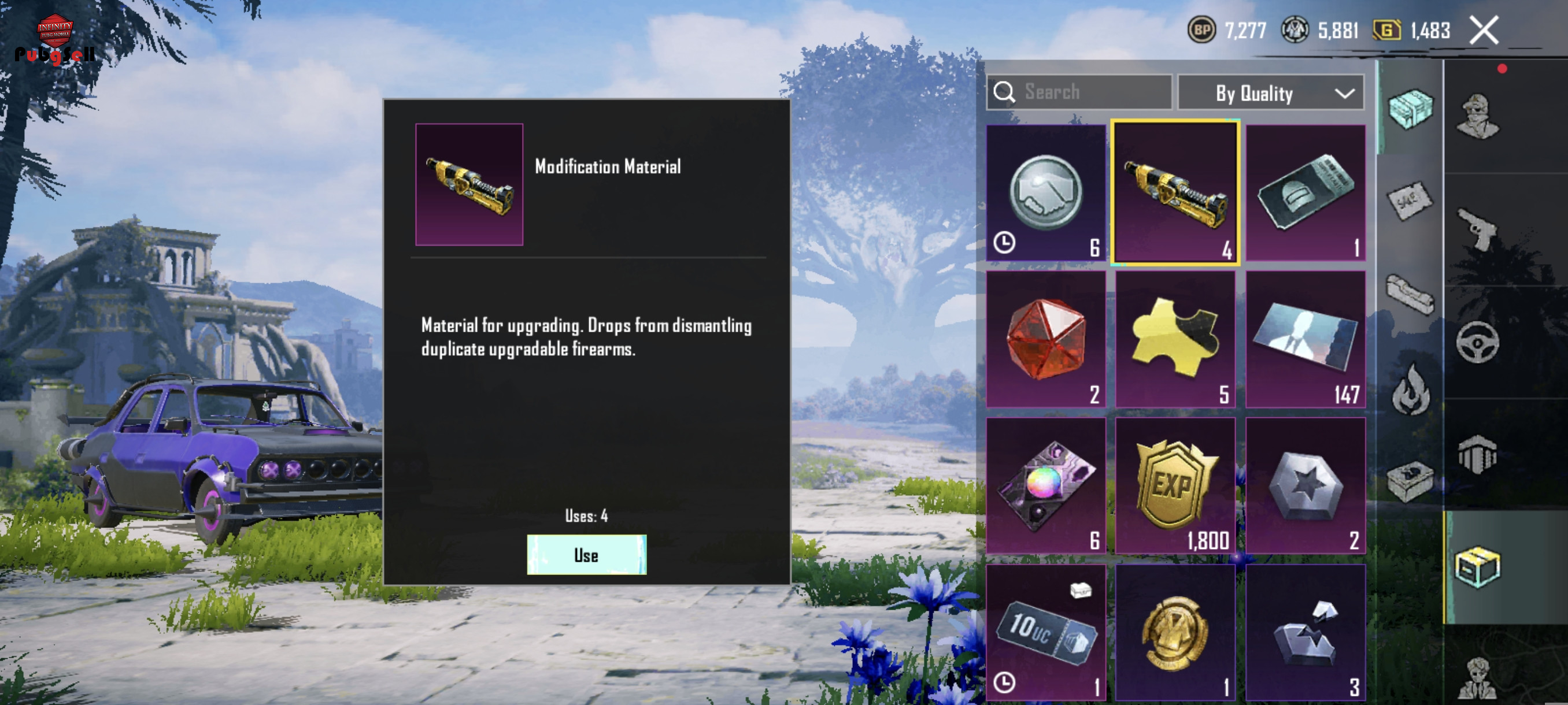This screenshot has width=1568, height=705.
Task: Select the yellow puzzle piece slot
Action: pyautogui.click(x=1175, y=339)
